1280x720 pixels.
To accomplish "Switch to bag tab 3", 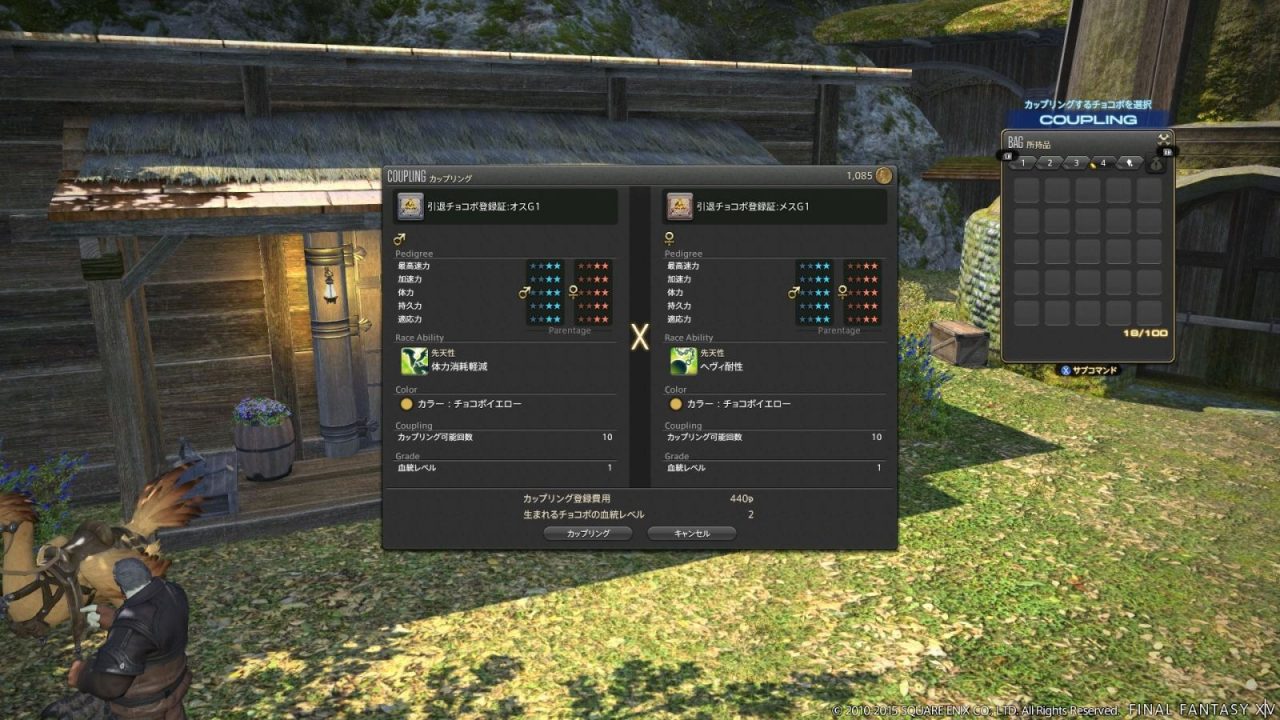I will pos(1076,162).
